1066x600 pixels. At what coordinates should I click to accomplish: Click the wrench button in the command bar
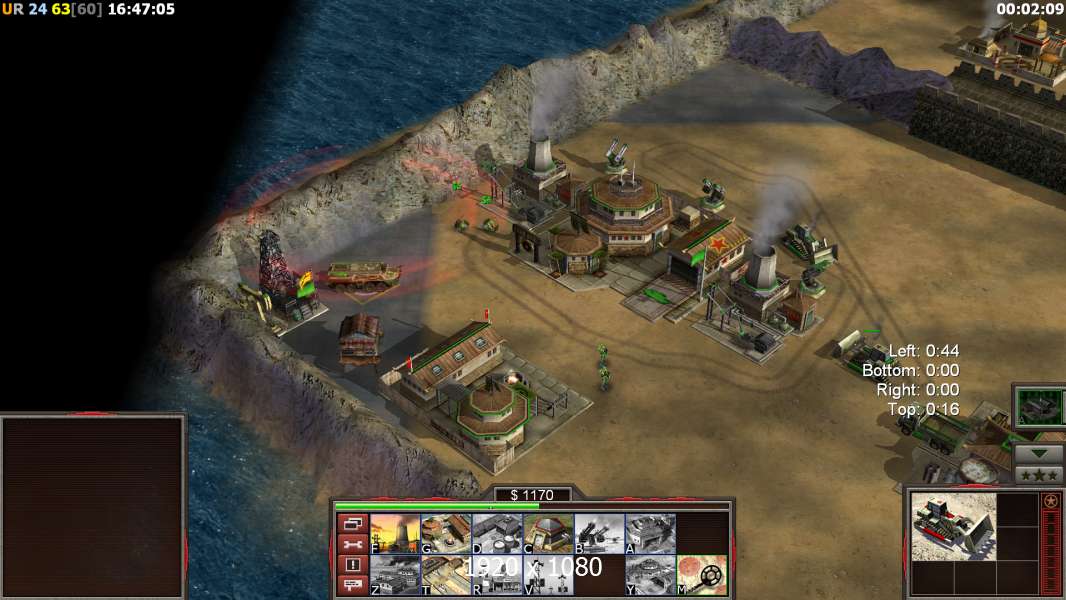click(x=351, y=545)
